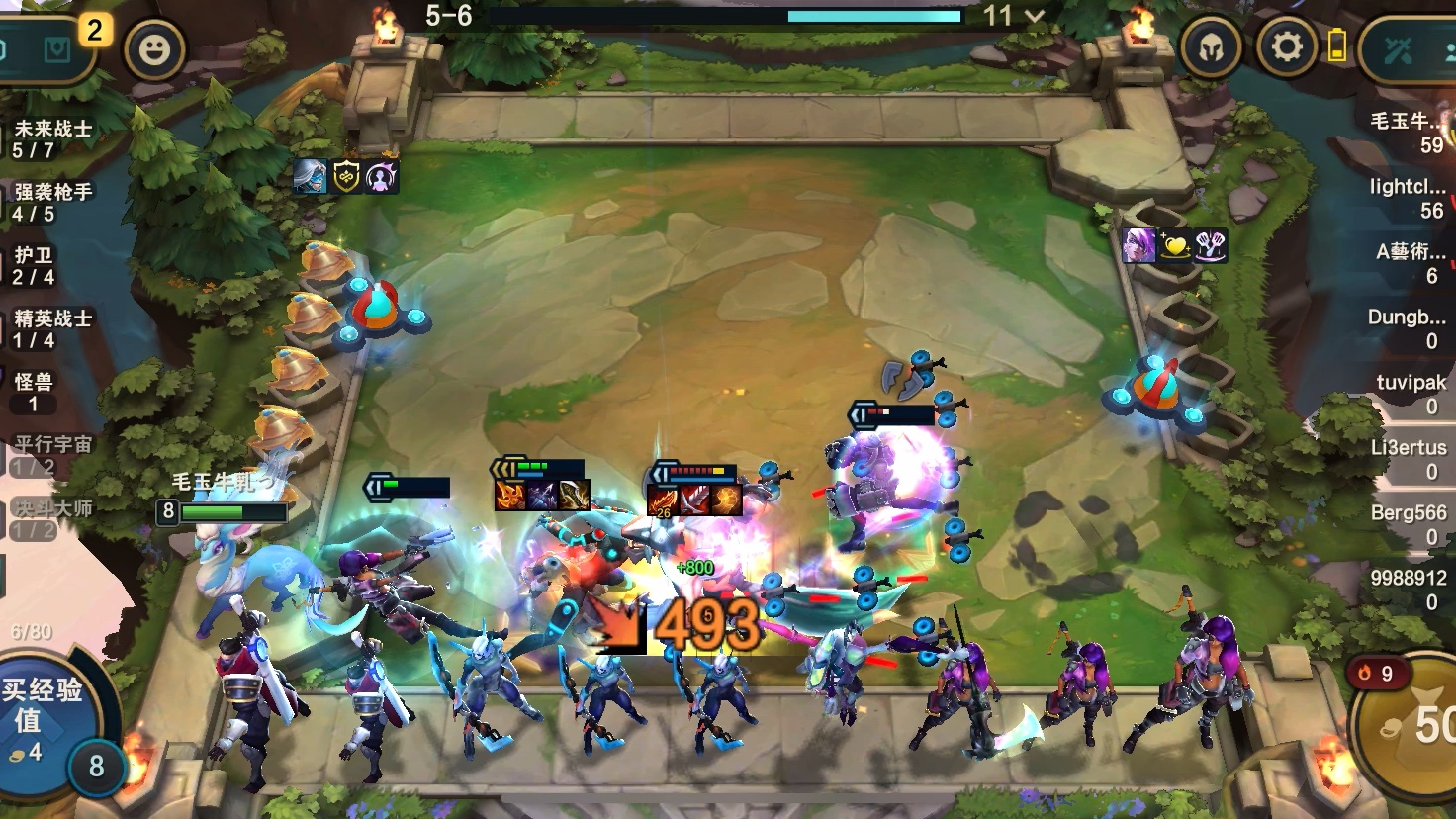
Task: Open the settings gear menu
Action: tap(1286, 47)
